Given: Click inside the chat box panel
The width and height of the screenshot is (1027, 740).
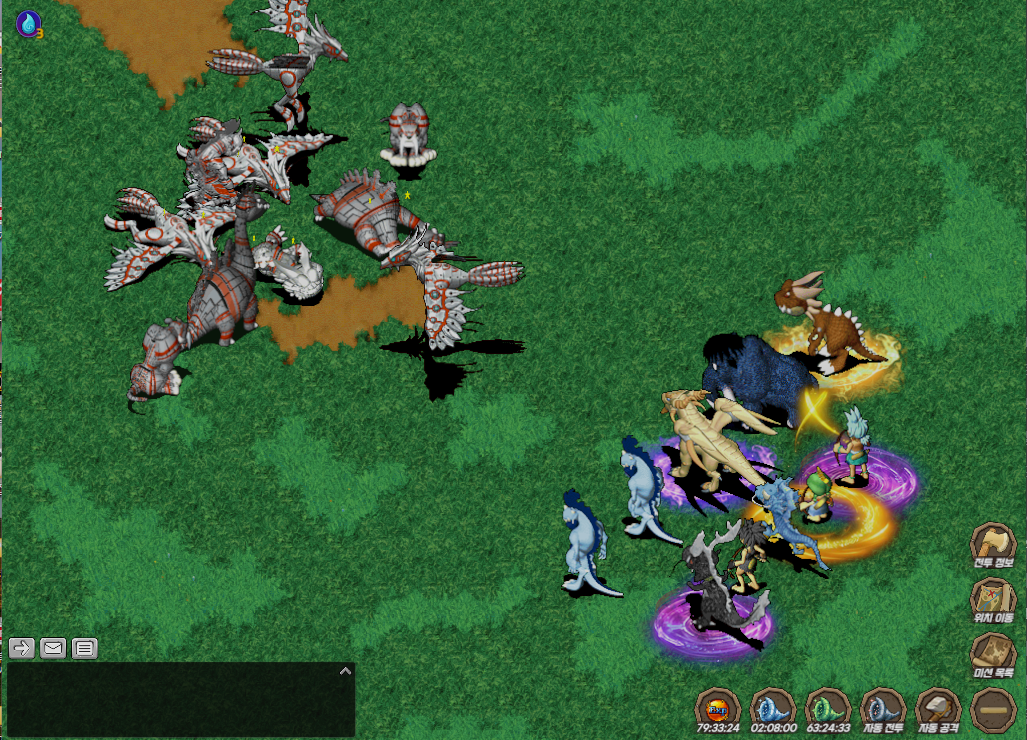Looking at the screenshot, I should pyautogui.click(x=180, y=700).
